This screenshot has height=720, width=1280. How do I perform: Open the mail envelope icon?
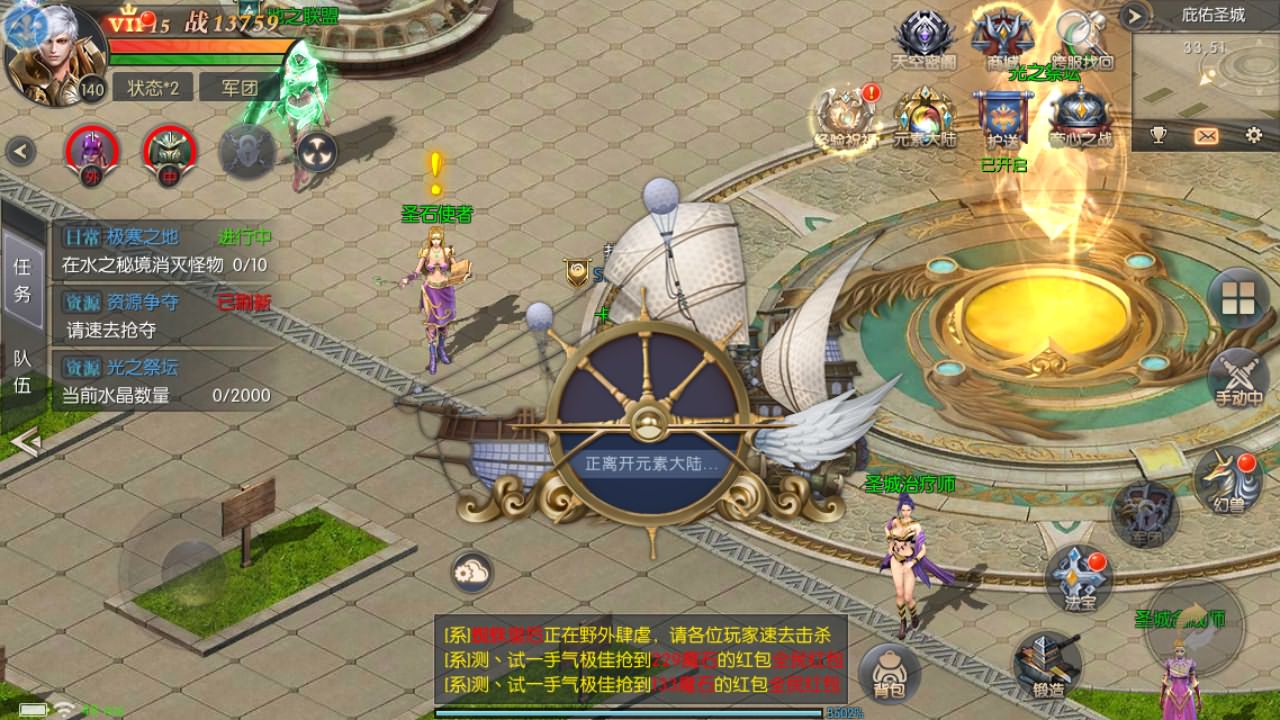(1206, 135)
